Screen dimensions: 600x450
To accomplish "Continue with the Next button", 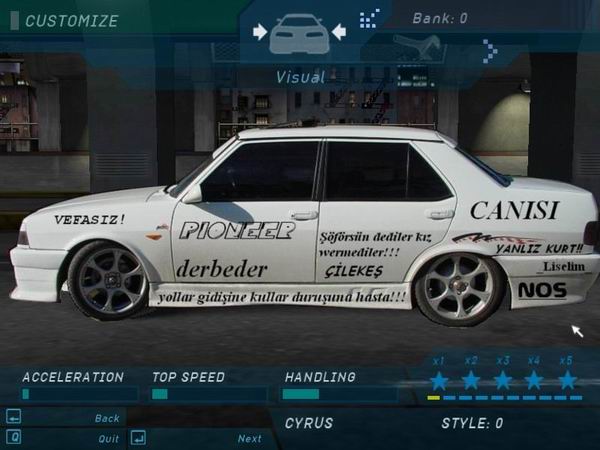I will click(x=249, y=438).
